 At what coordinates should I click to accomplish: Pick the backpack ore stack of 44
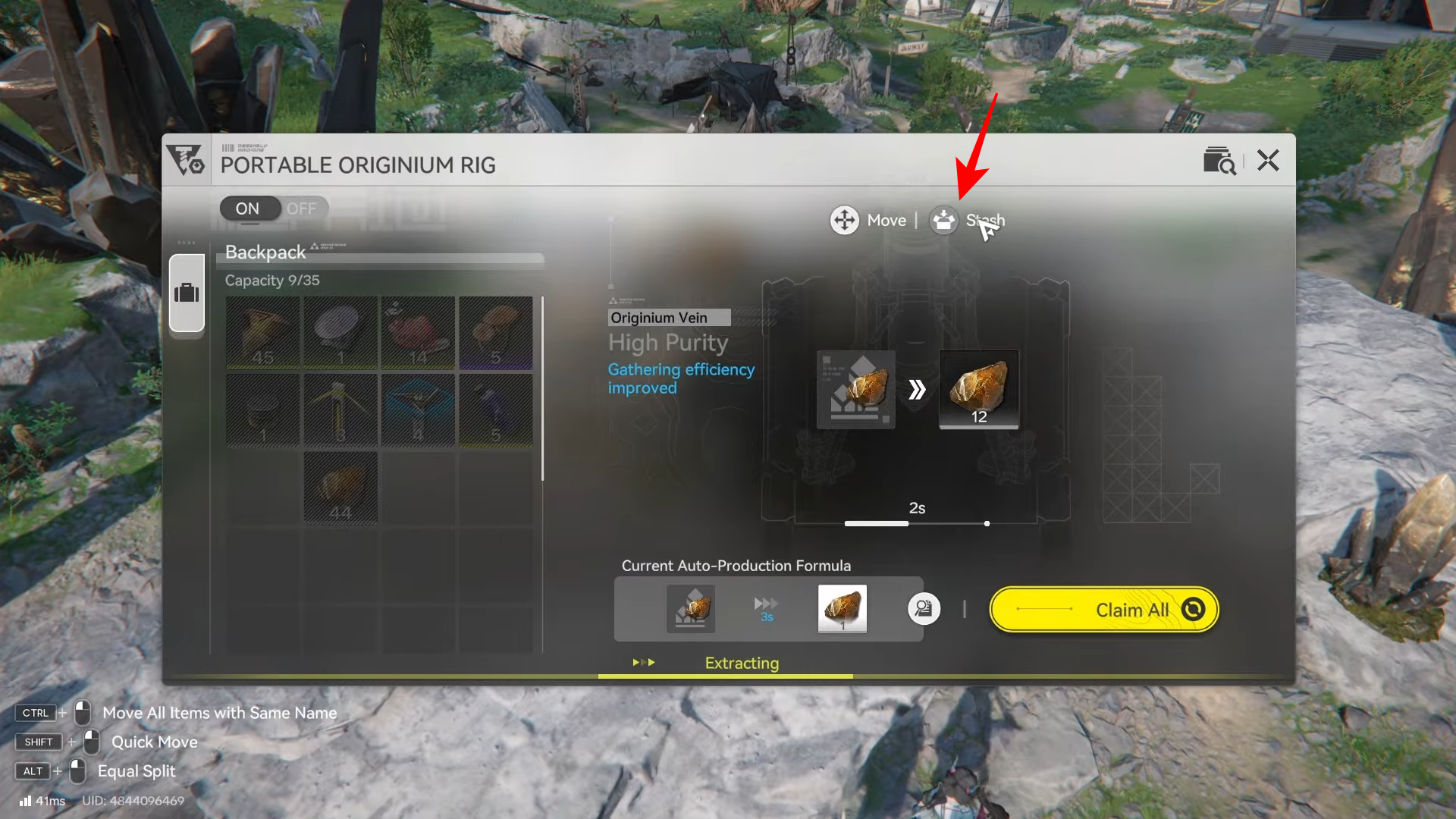coord(340,488)
